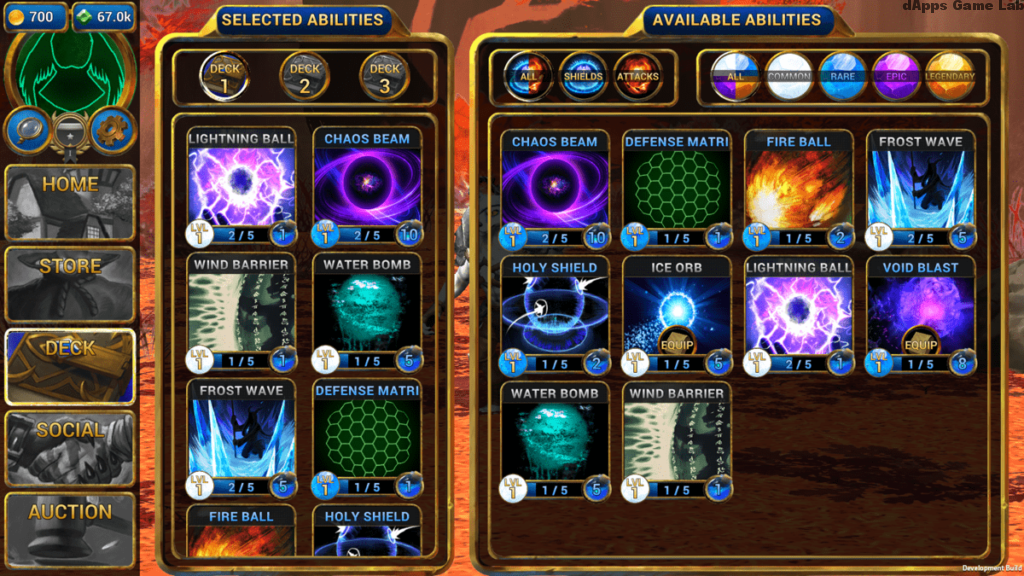1024x576 pixels.
Task: Show only Attacks abilities
Action: [638, 76]
